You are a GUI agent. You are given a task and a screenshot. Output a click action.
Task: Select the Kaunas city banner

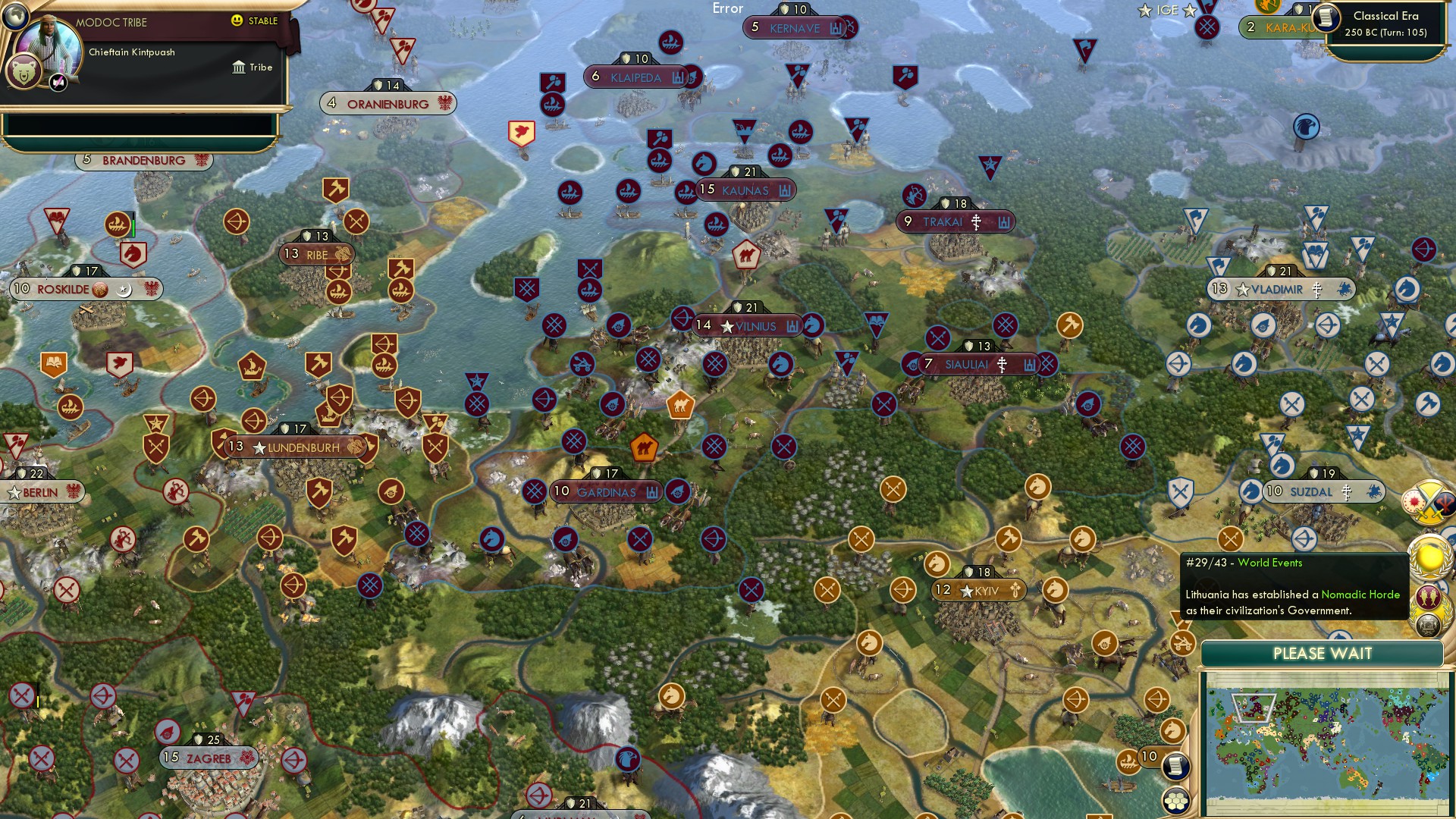pyautogui.click(x=744, y=191)
